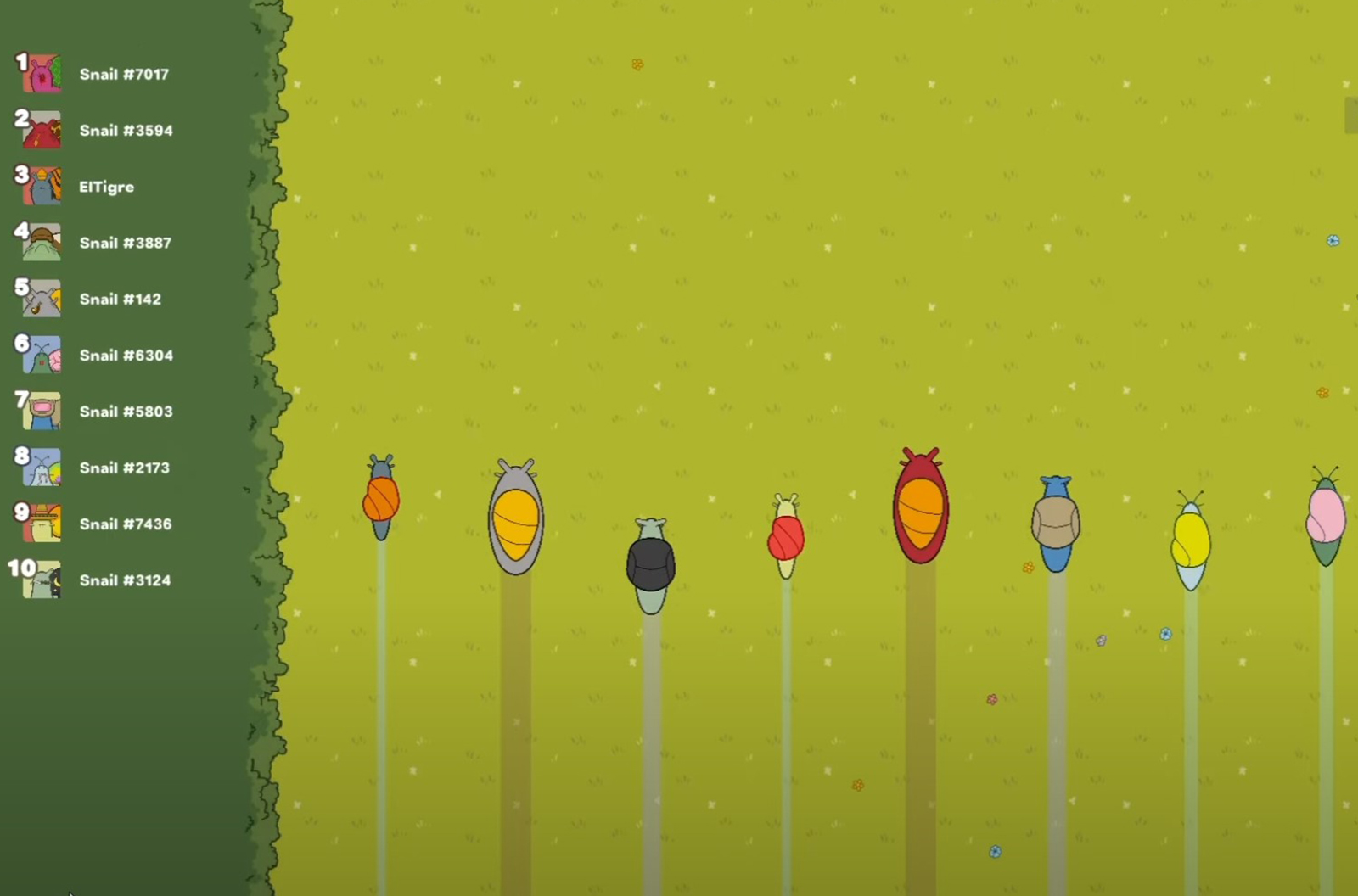
Task: Select Snail #3887 leaderboard entry
Action: pos(125,244)
